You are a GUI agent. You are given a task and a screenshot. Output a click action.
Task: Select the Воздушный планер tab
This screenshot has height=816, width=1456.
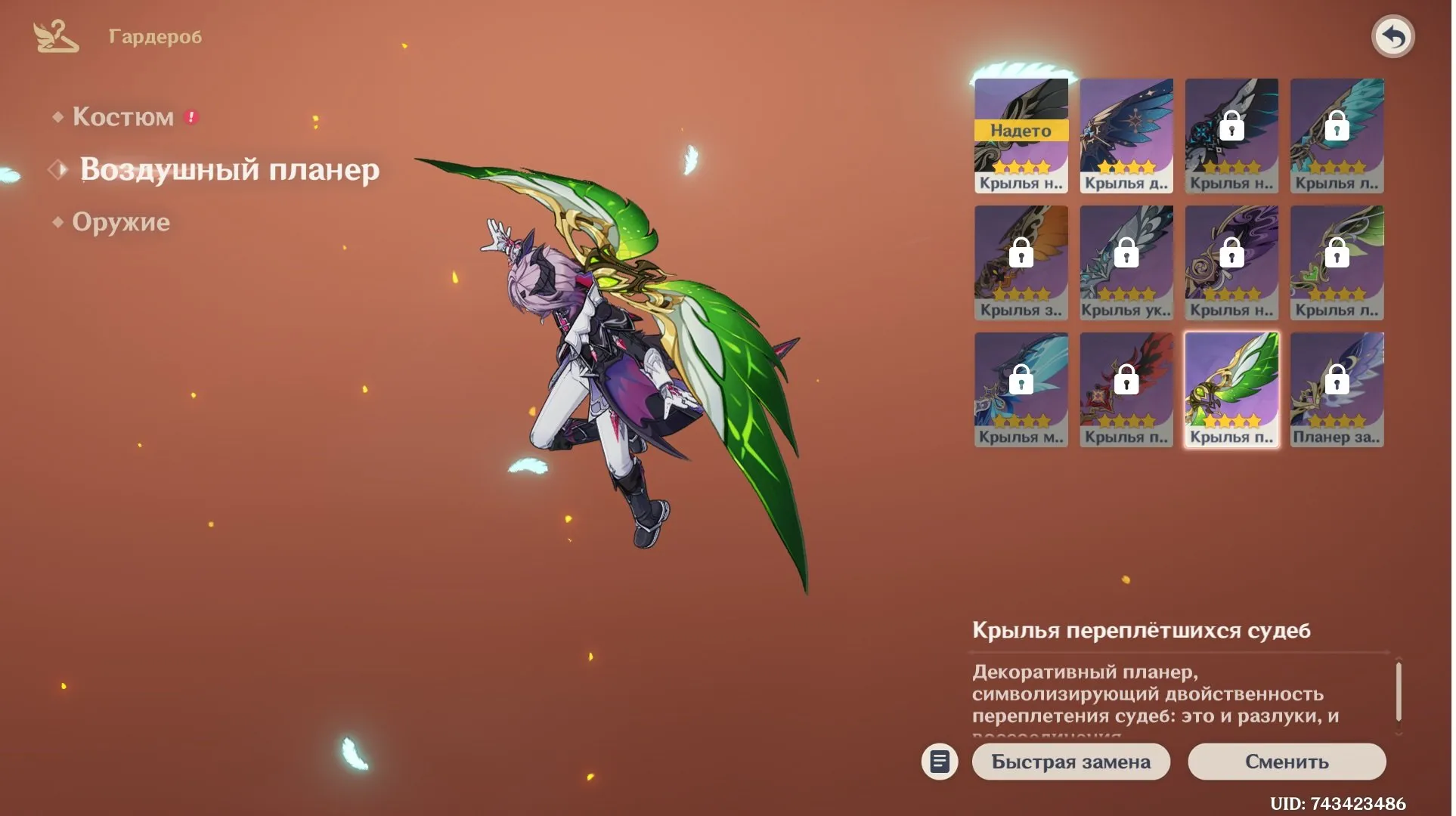point(229,169)
